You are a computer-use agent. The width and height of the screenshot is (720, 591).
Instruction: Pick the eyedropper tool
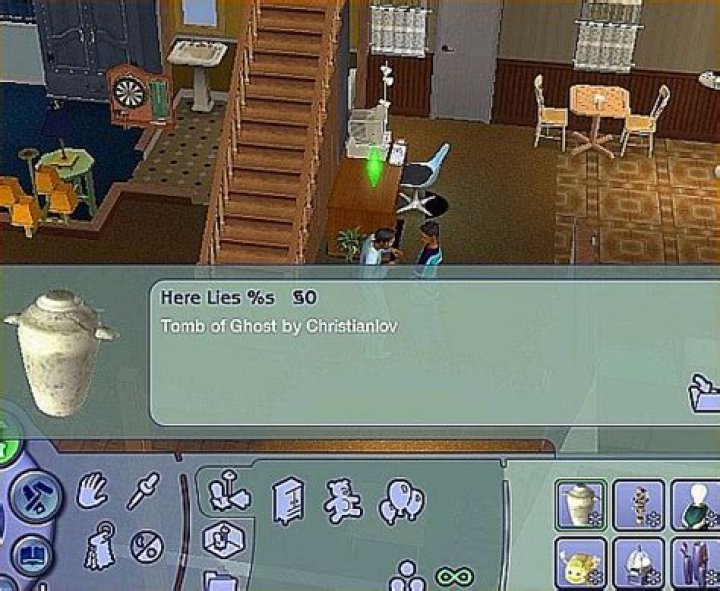[x=141, y=491]
